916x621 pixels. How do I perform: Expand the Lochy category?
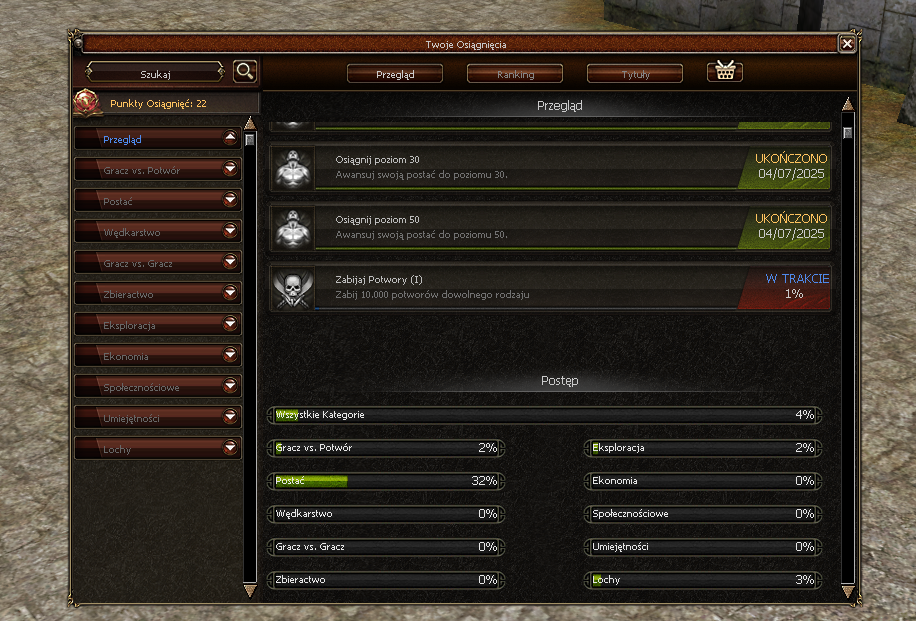[231, 450]
